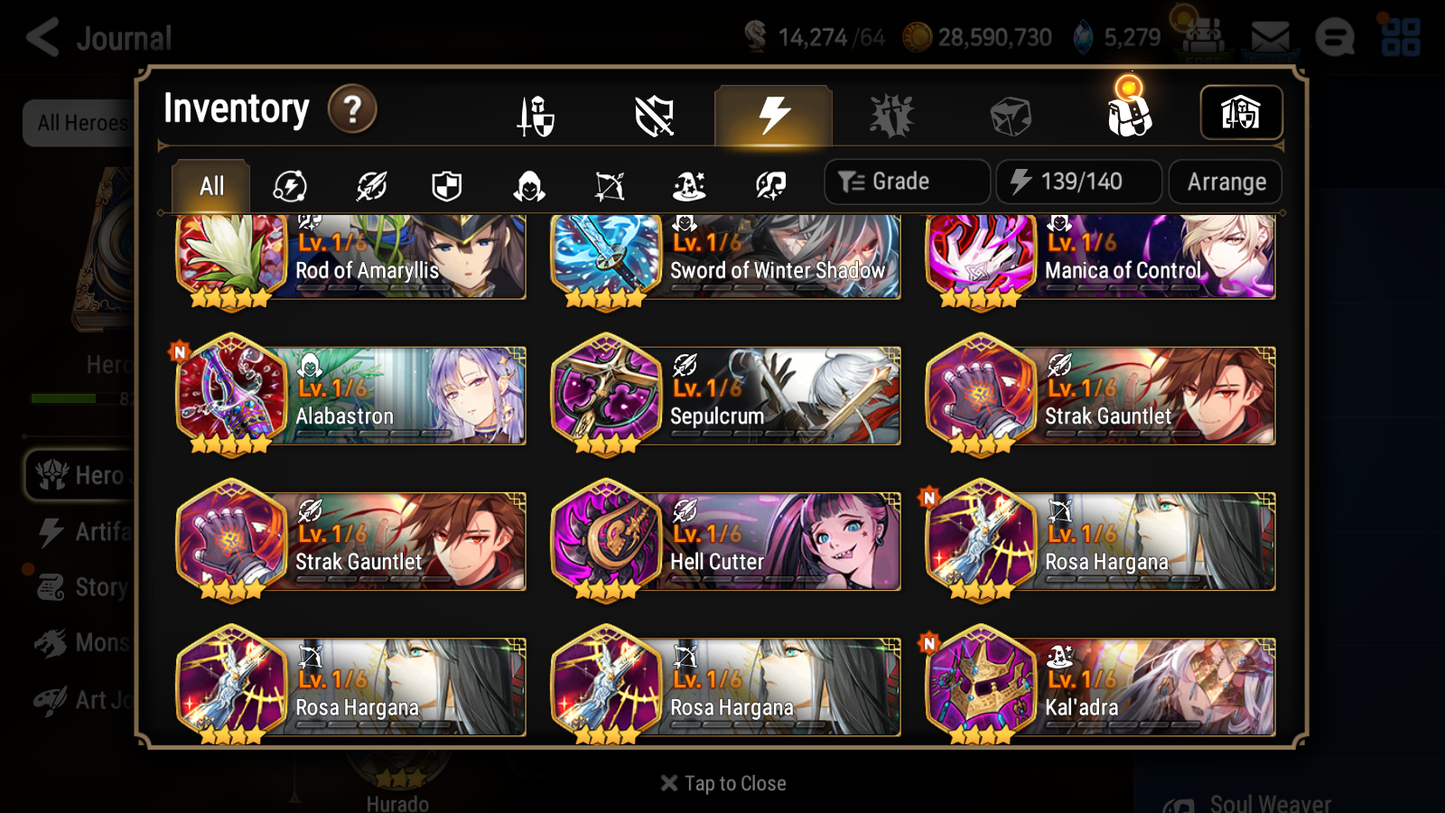Open the Mailbox icon in the top bar
1445x813 pixels.
coord(1271,36)
